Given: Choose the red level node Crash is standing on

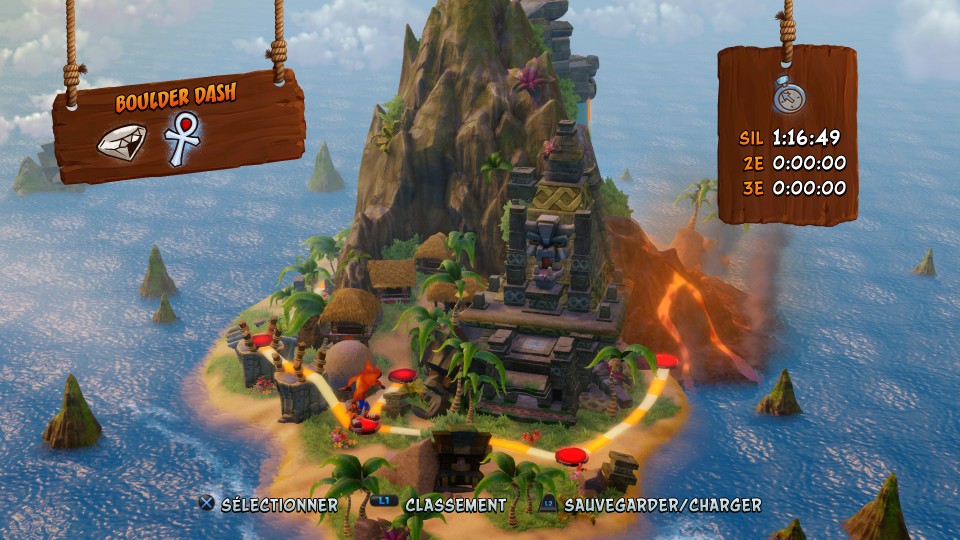Looking at the screenshot, I should [363, 425].
